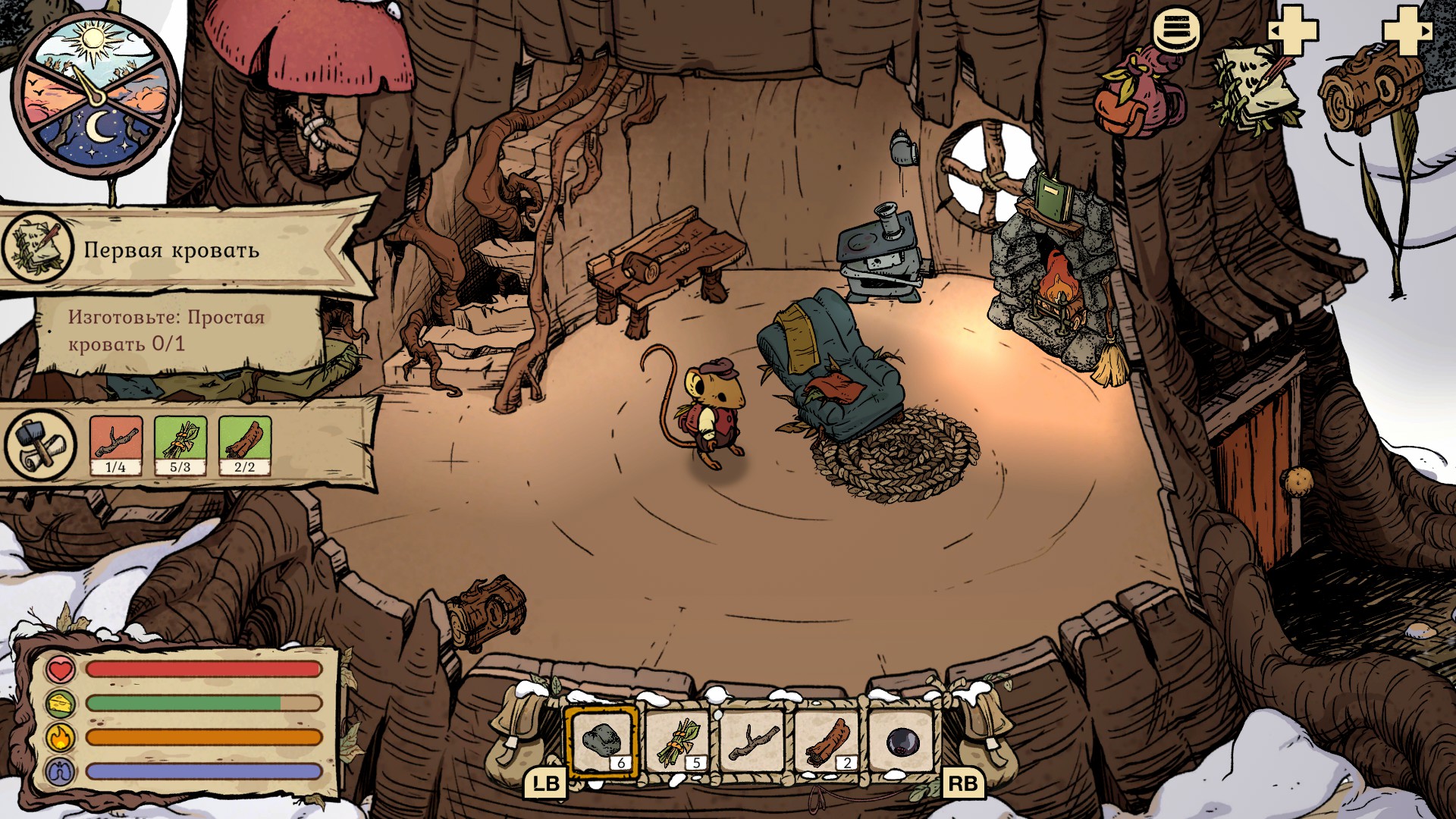Select the grass ingredient requirement 5/3
1456x819 pixels.
(x=180, y=445)
